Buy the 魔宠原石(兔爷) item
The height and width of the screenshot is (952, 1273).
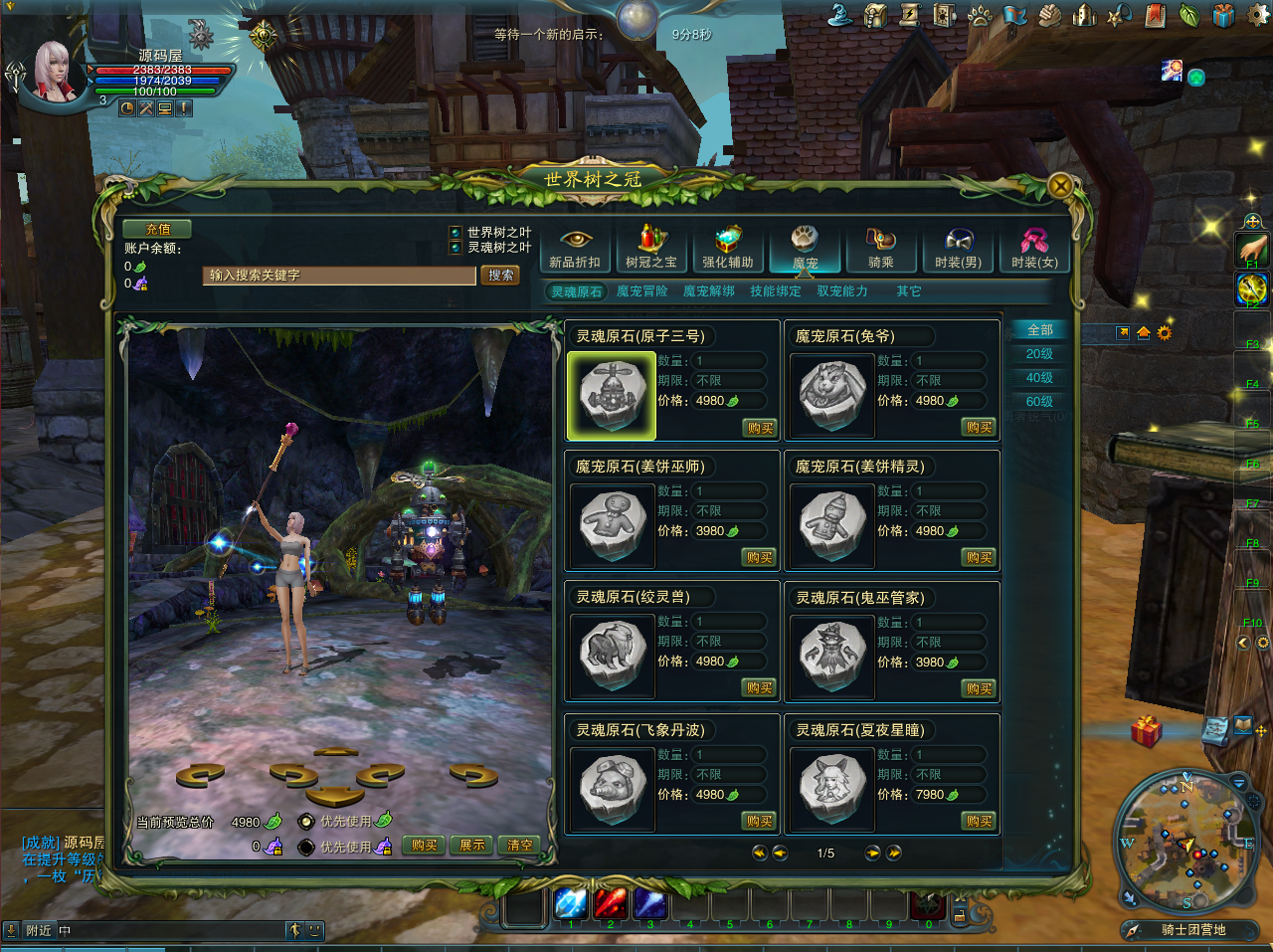(979, 427)
